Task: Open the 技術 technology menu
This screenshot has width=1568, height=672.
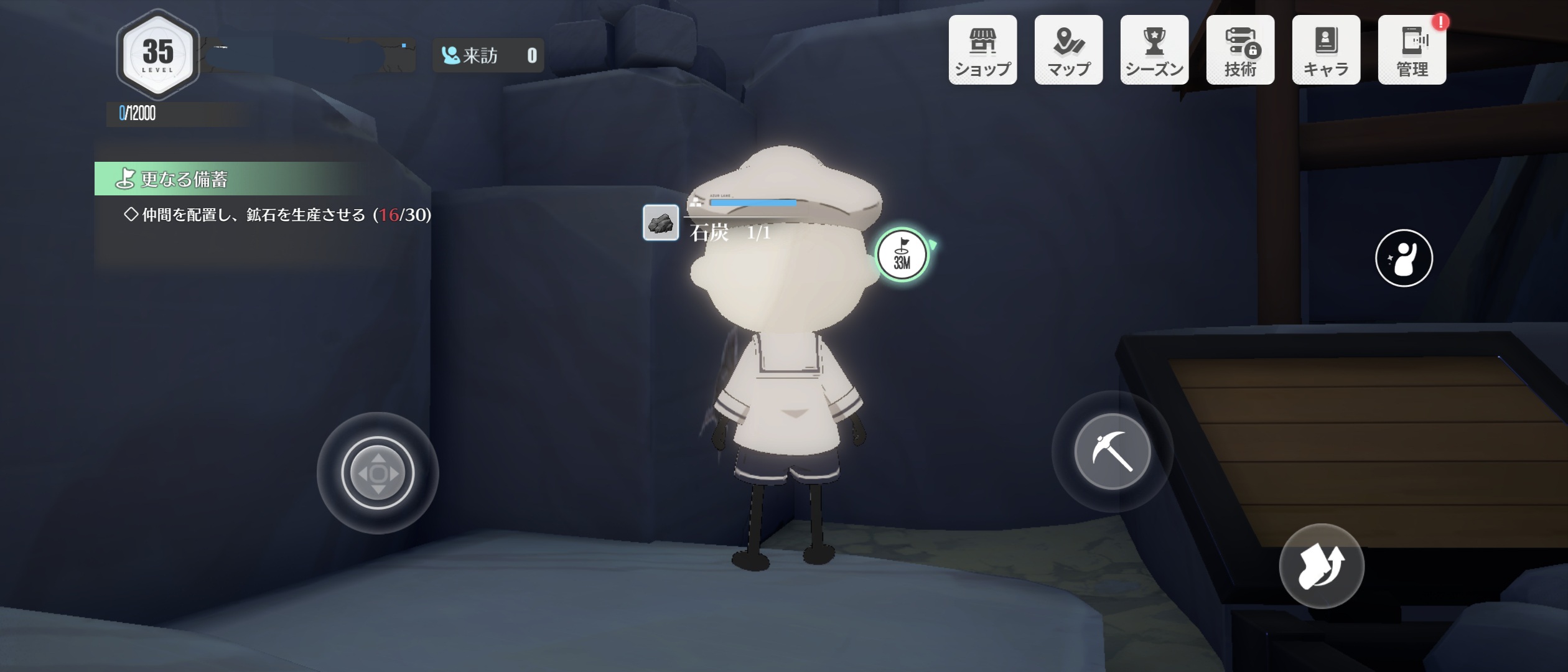Action: click(x=1240, y=50)
